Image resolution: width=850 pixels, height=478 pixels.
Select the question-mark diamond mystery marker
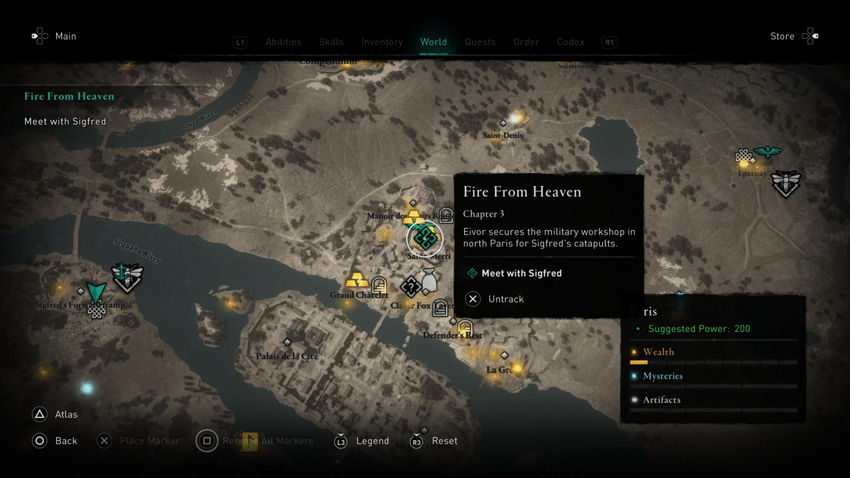point(410,287)
